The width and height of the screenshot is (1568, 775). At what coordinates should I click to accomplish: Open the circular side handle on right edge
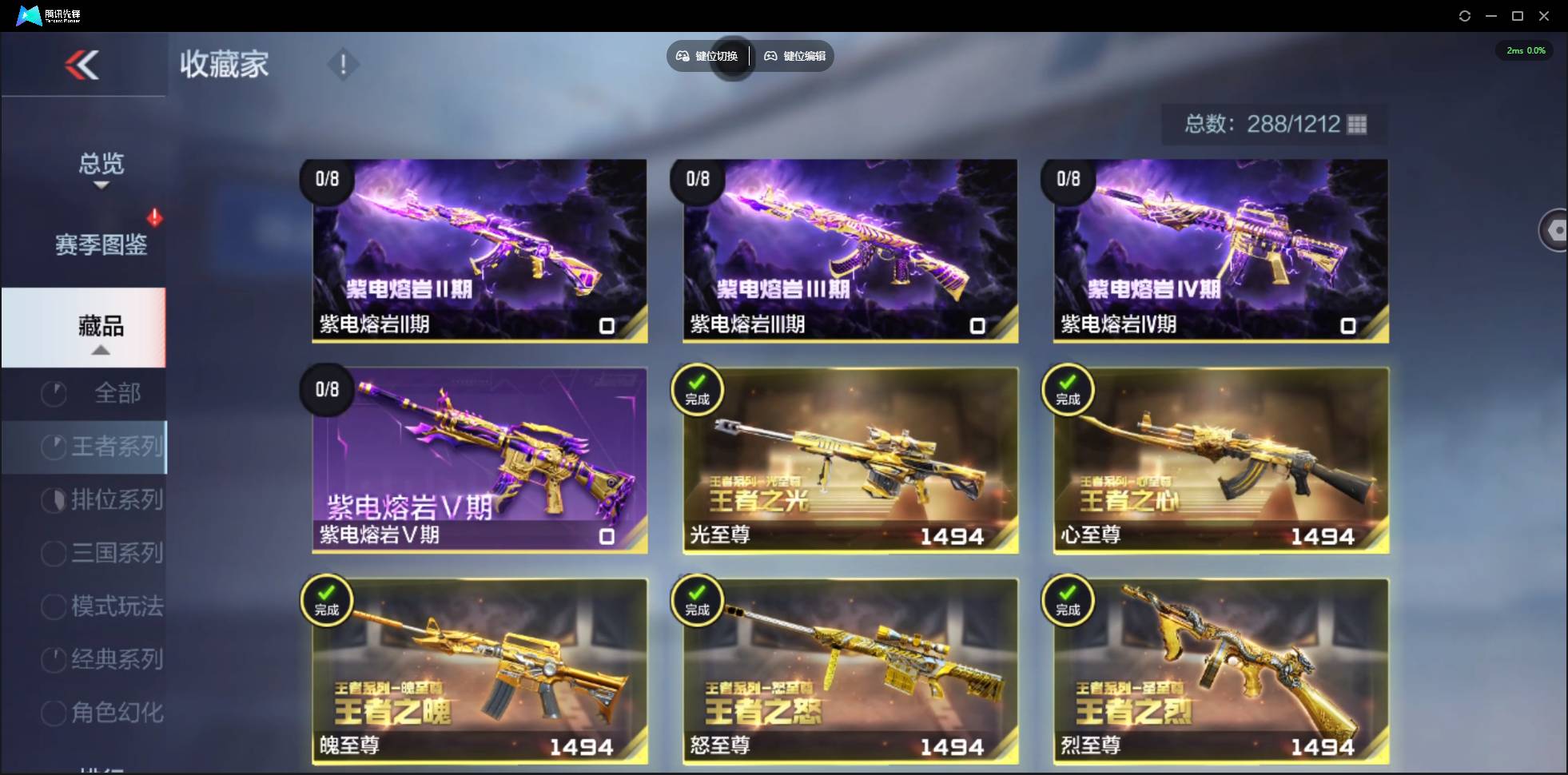click(1555, 230)
